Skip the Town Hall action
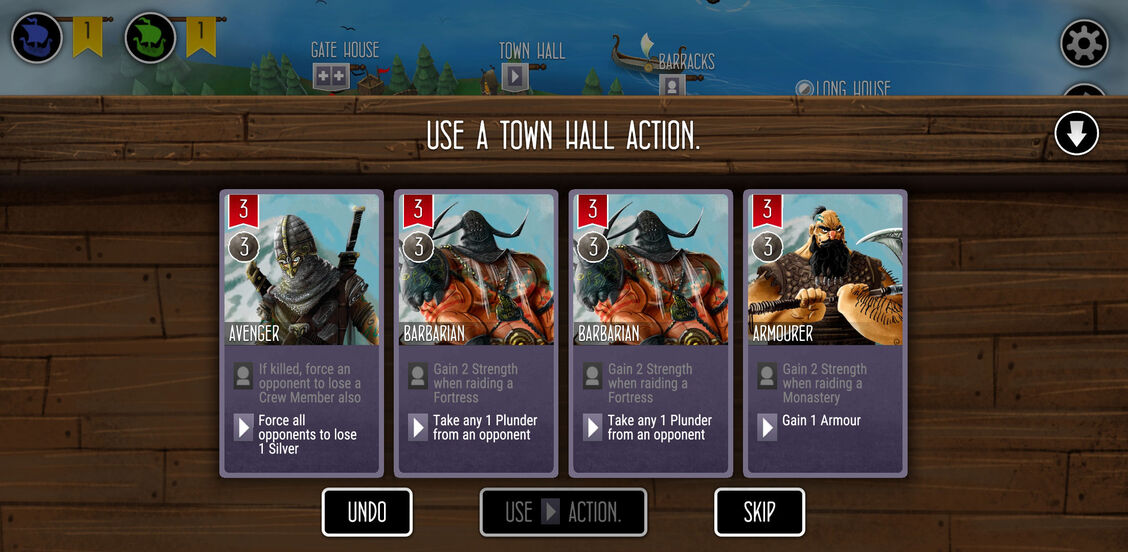The width and height of the screenshot is (1128, 552). [x=759, y=512]
